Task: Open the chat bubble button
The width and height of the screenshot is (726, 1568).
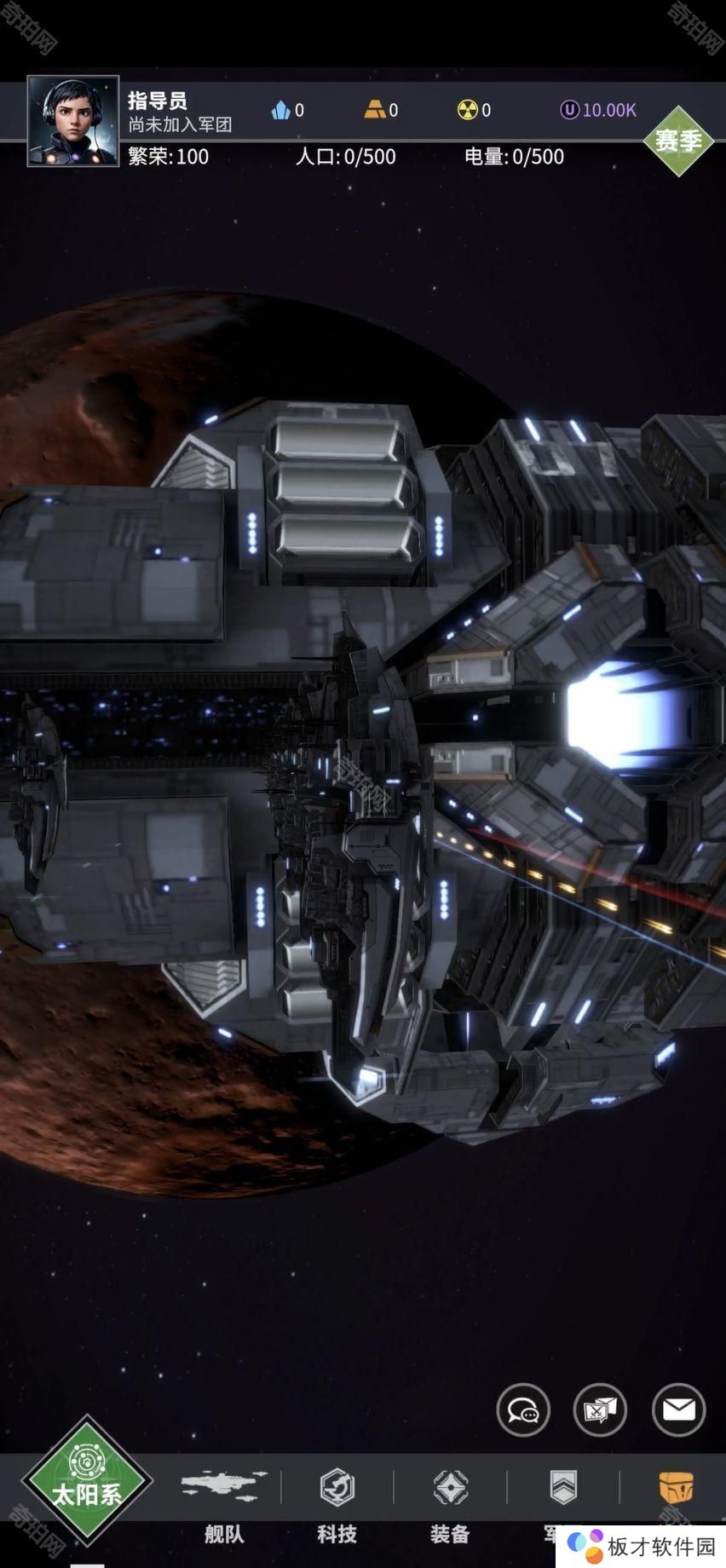Action: [523, 1410]
